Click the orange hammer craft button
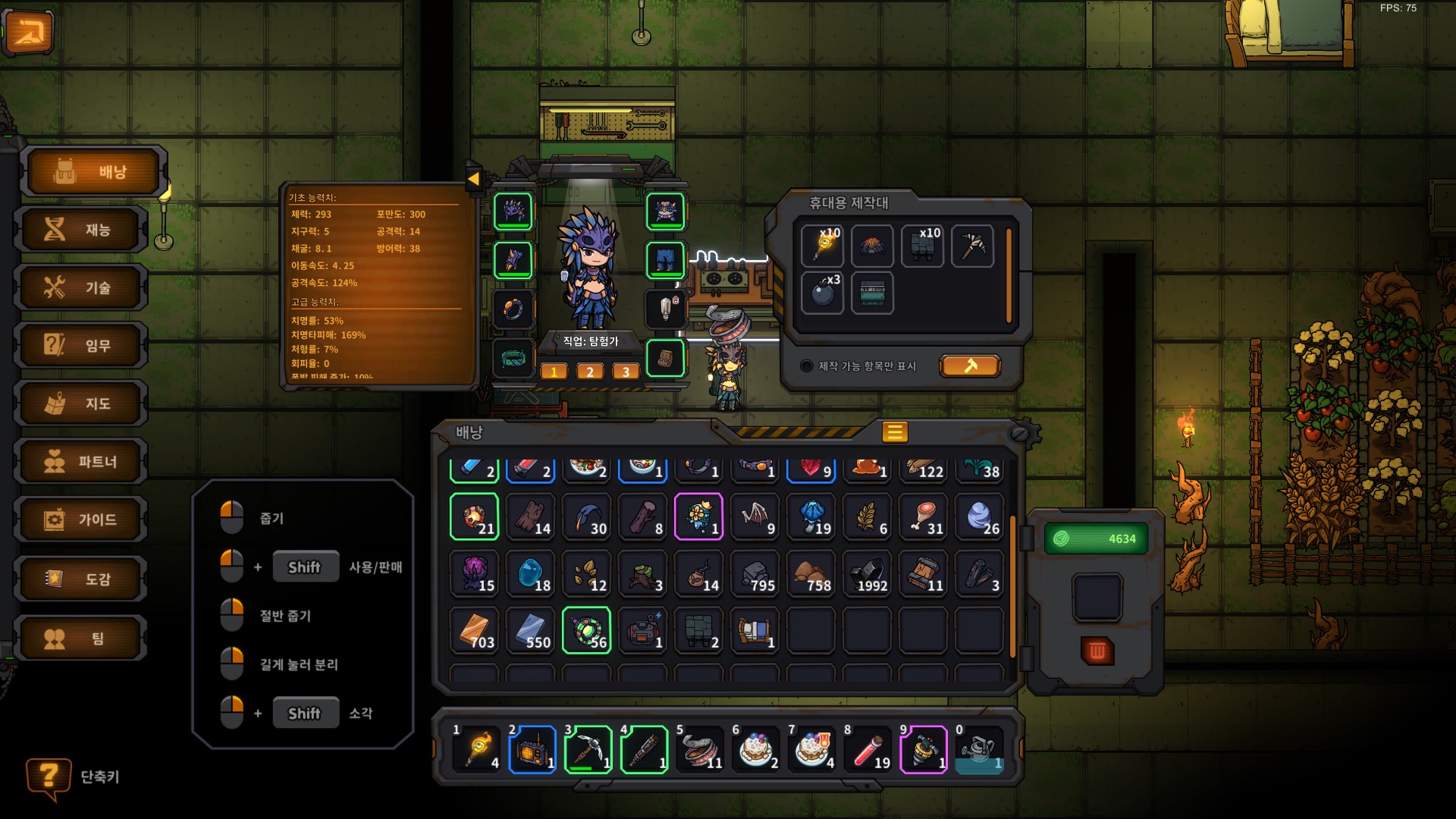This screenshot has width=1456, height=819. 970,366
